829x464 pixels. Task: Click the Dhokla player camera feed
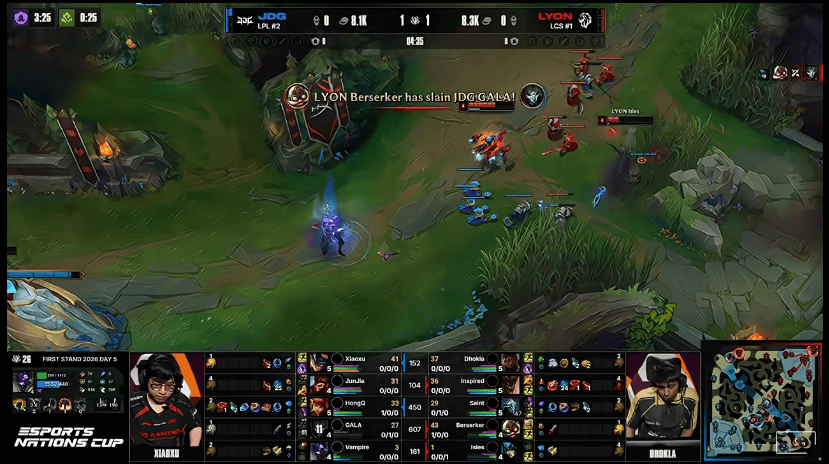(664, 405)
